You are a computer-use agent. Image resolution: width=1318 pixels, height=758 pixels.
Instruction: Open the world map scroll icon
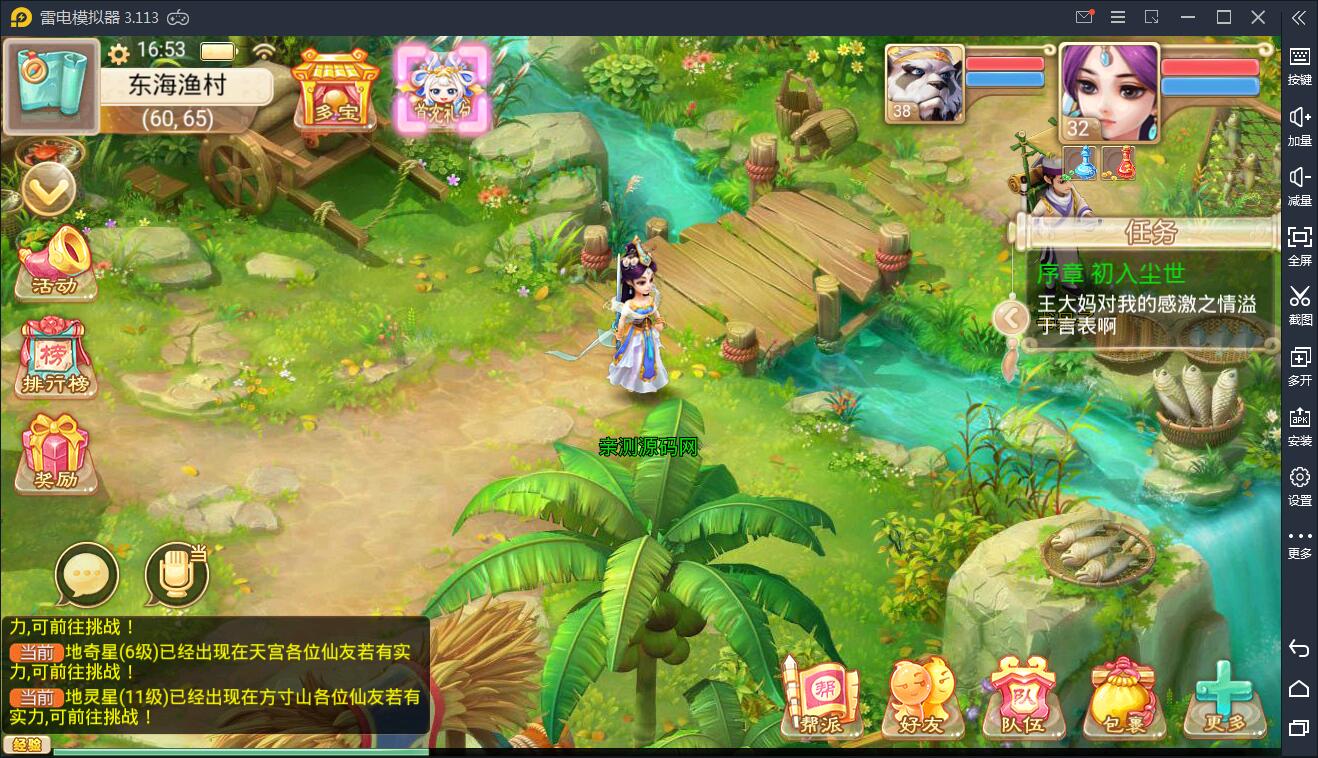point(51,86)
